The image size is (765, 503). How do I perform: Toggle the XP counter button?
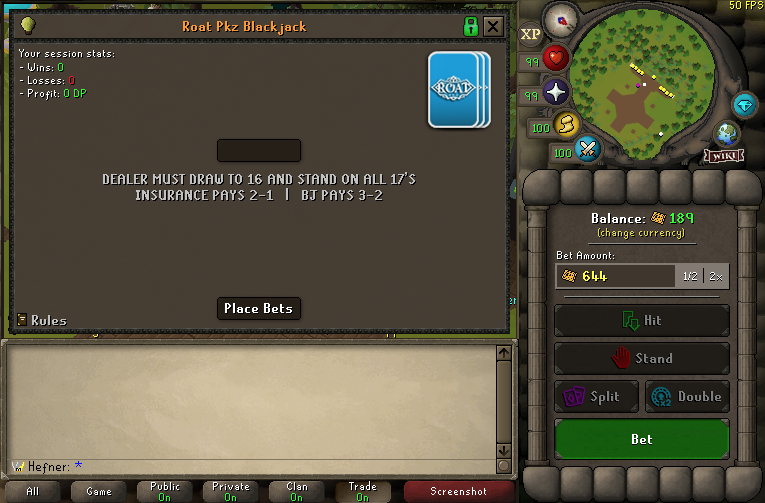(x=531, y=34)
